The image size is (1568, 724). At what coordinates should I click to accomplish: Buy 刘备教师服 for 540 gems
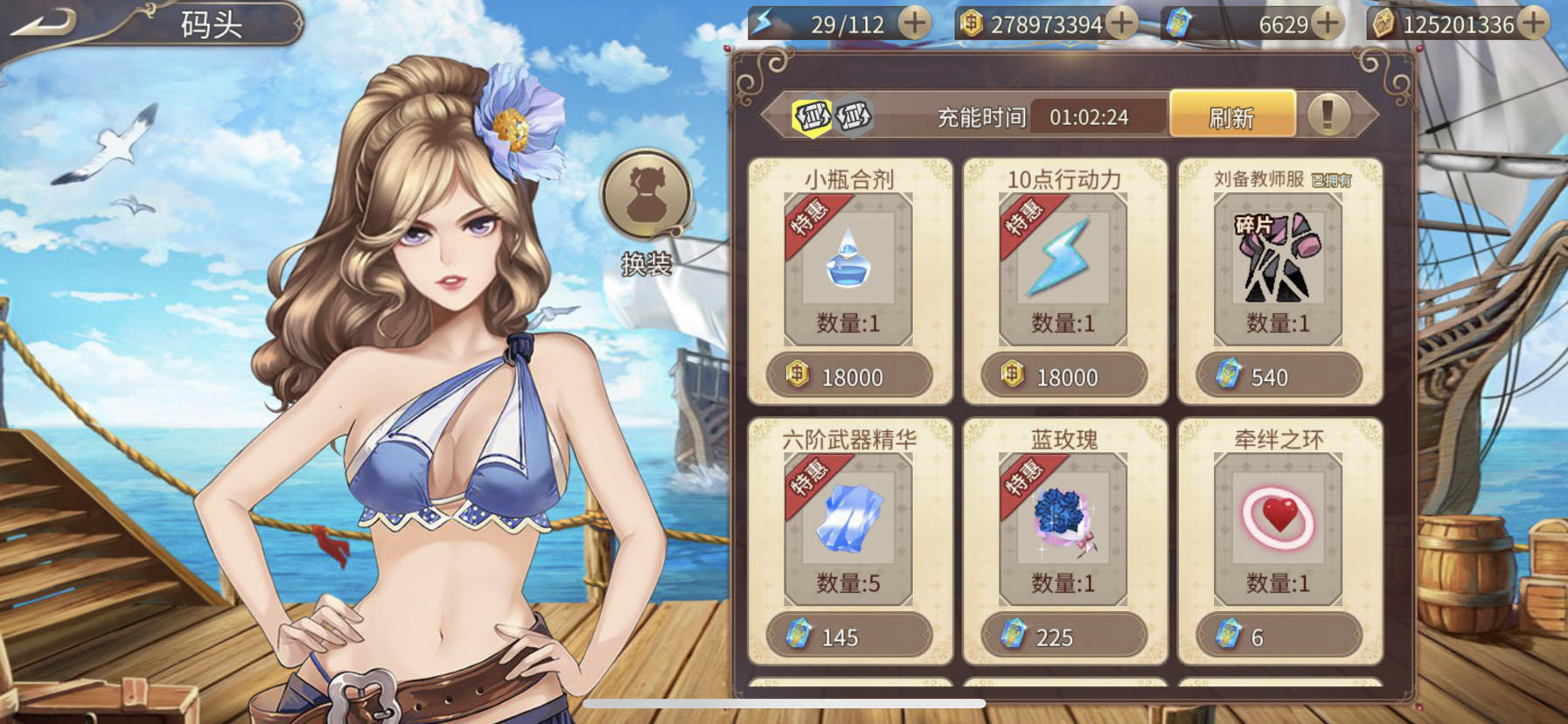[x=1279, y=376]
